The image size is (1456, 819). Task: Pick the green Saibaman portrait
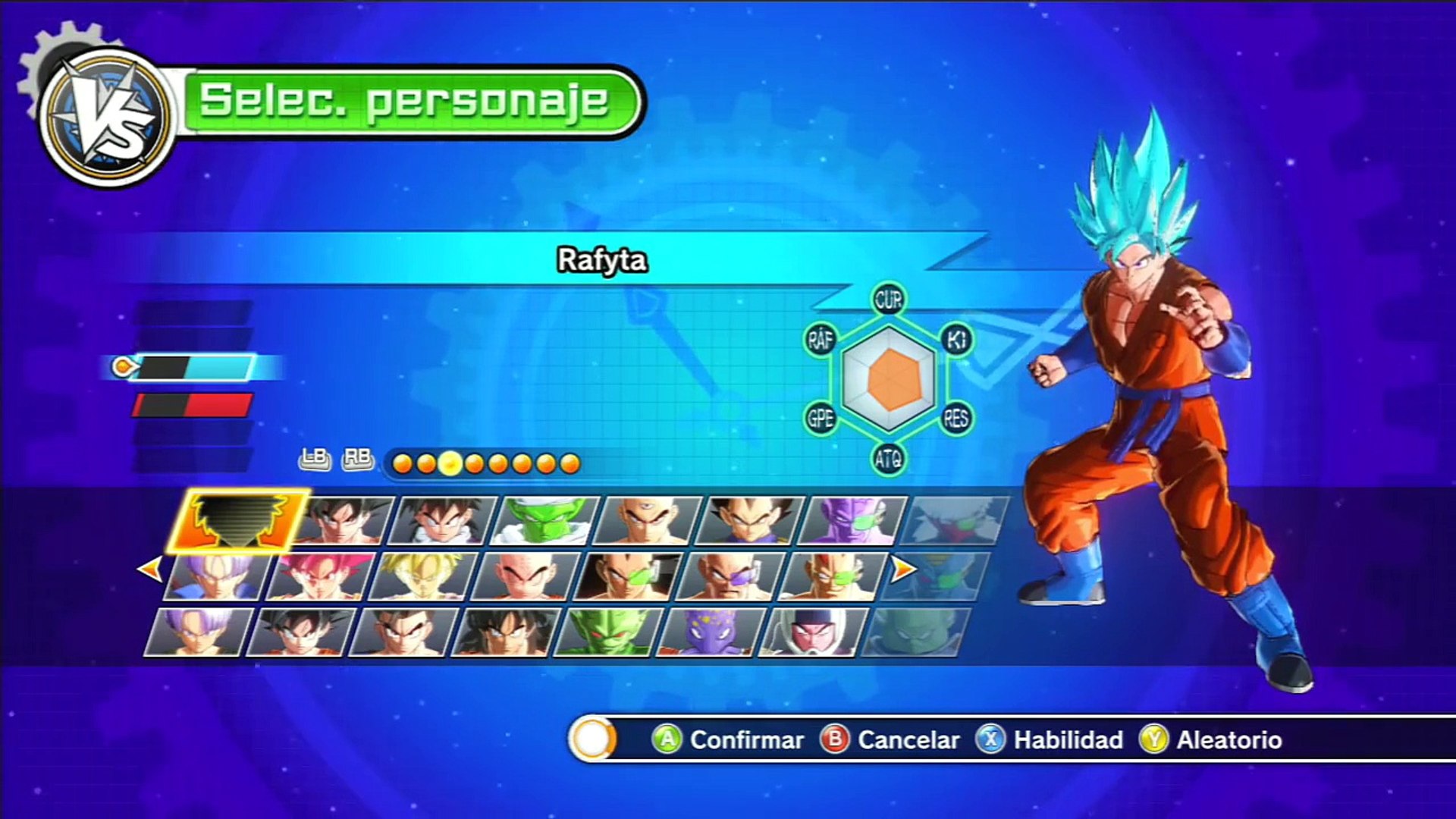coord(607,632)
